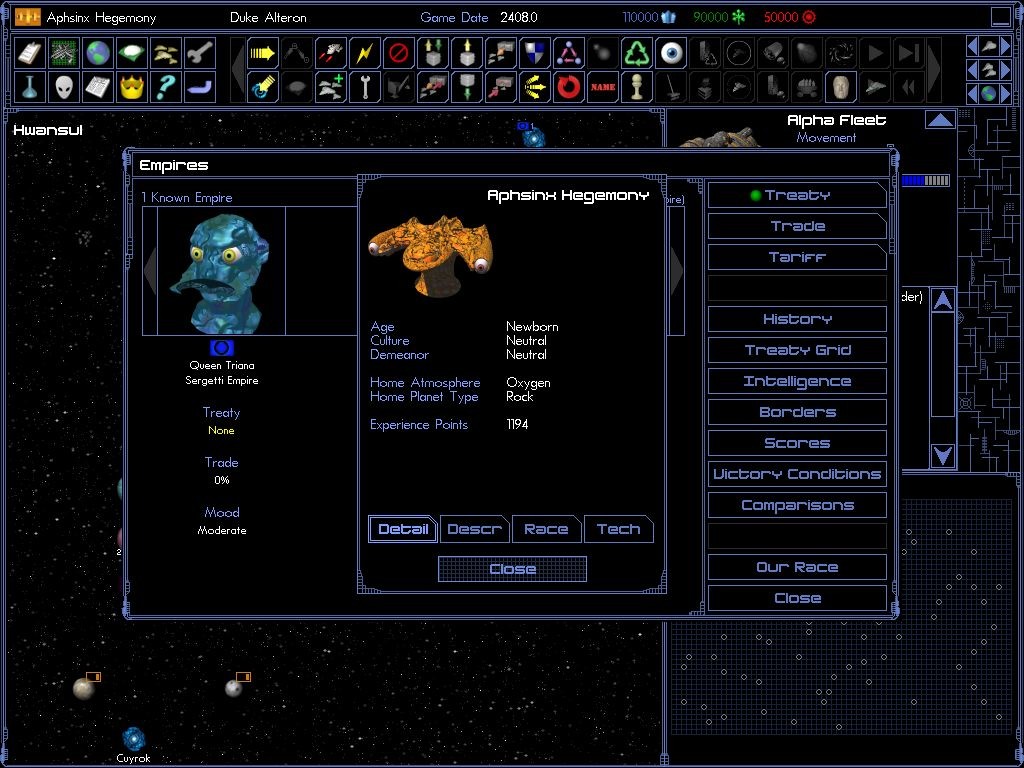
Task: Select the Our Race button
Action: [797, 567]
